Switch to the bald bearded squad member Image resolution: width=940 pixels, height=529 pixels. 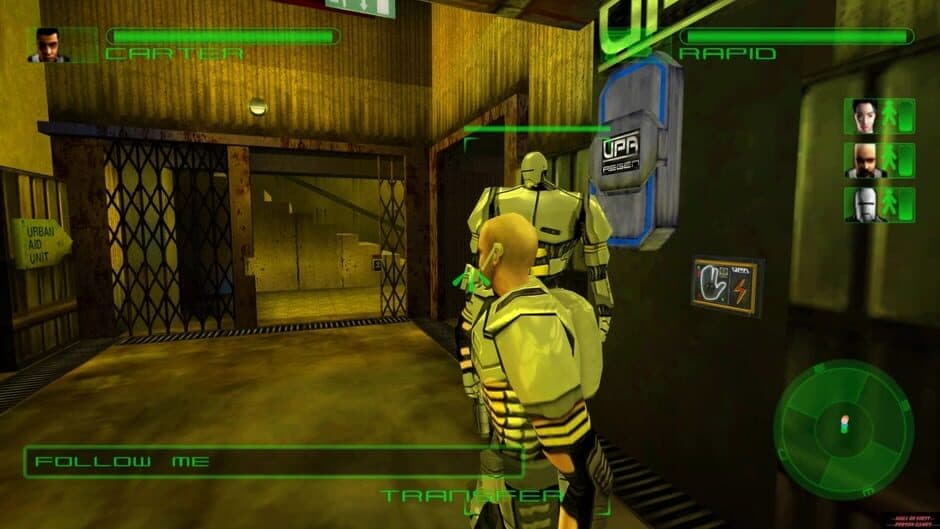click(864, 160)
